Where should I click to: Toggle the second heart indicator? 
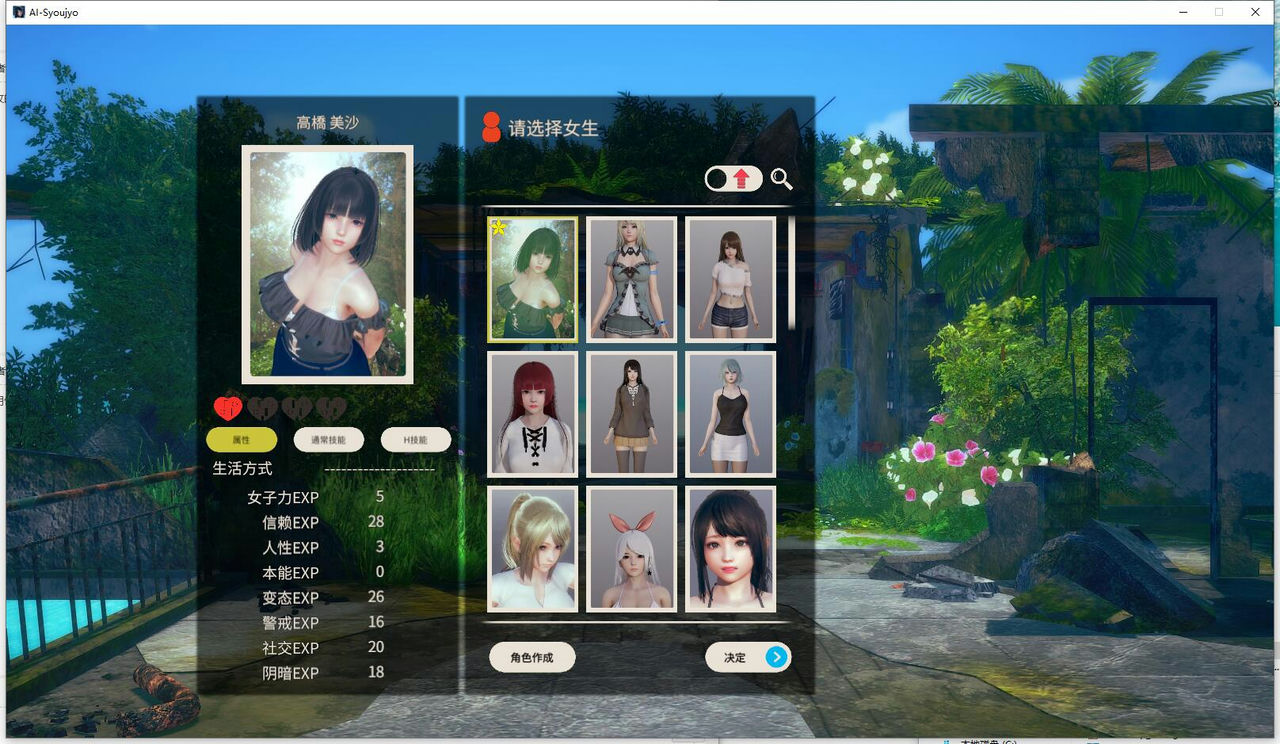[261, 407]
